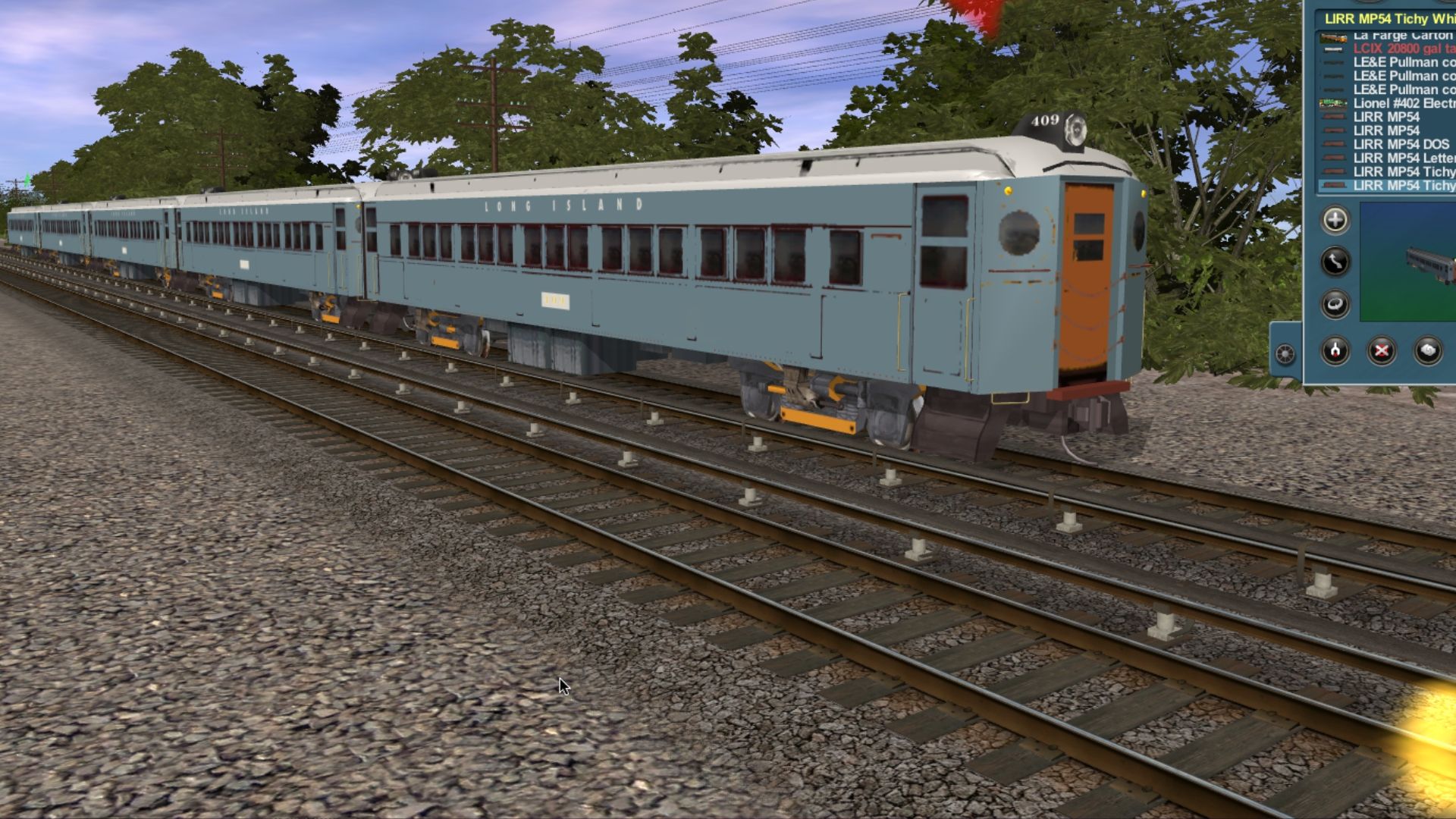The width and height of the screenshot is (1456, 819).
Task: Activate the rotate train tool
Action: (1336, 300)
